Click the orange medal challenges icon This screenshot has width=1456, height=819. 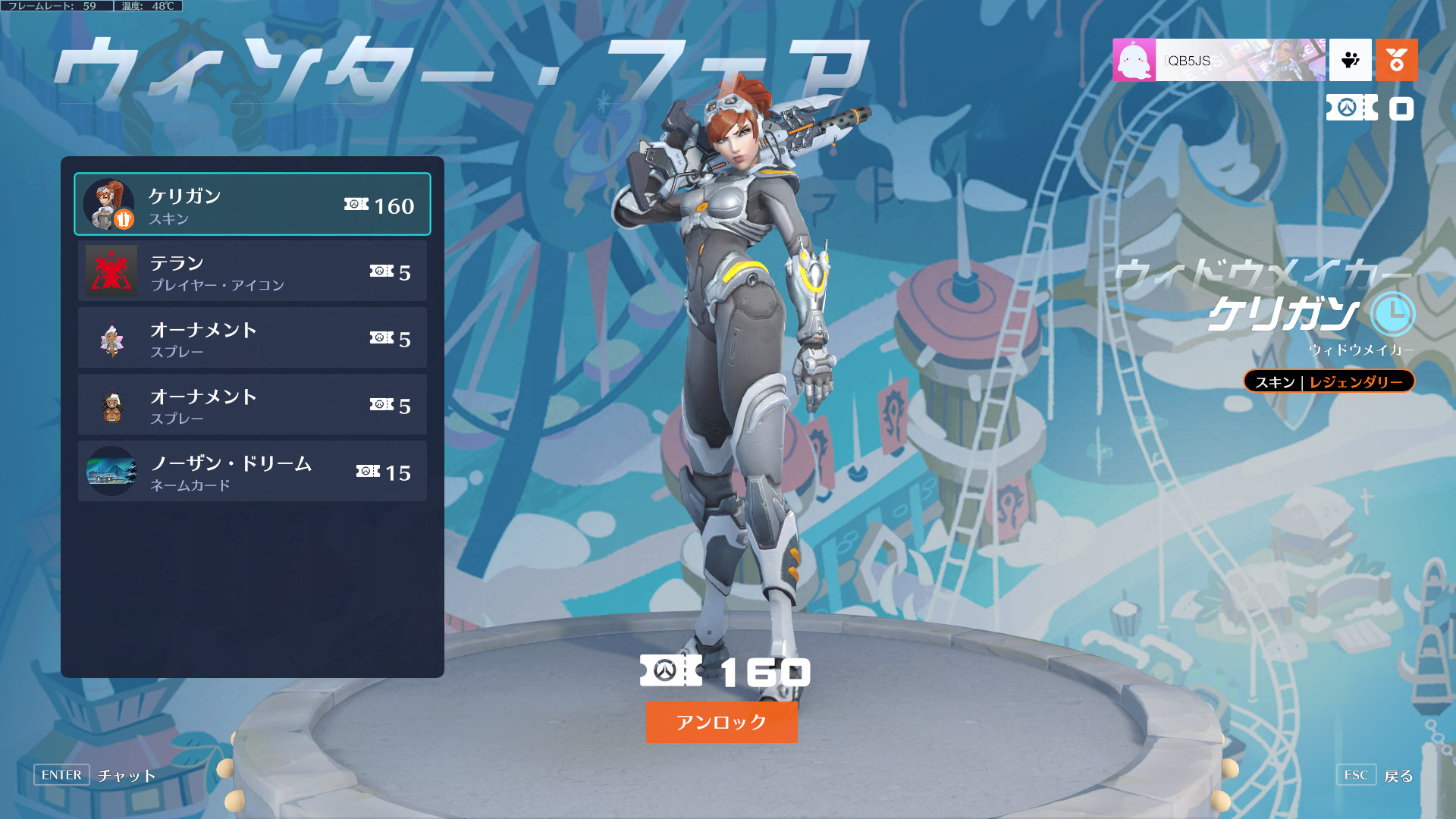[x=1396, y=60]
